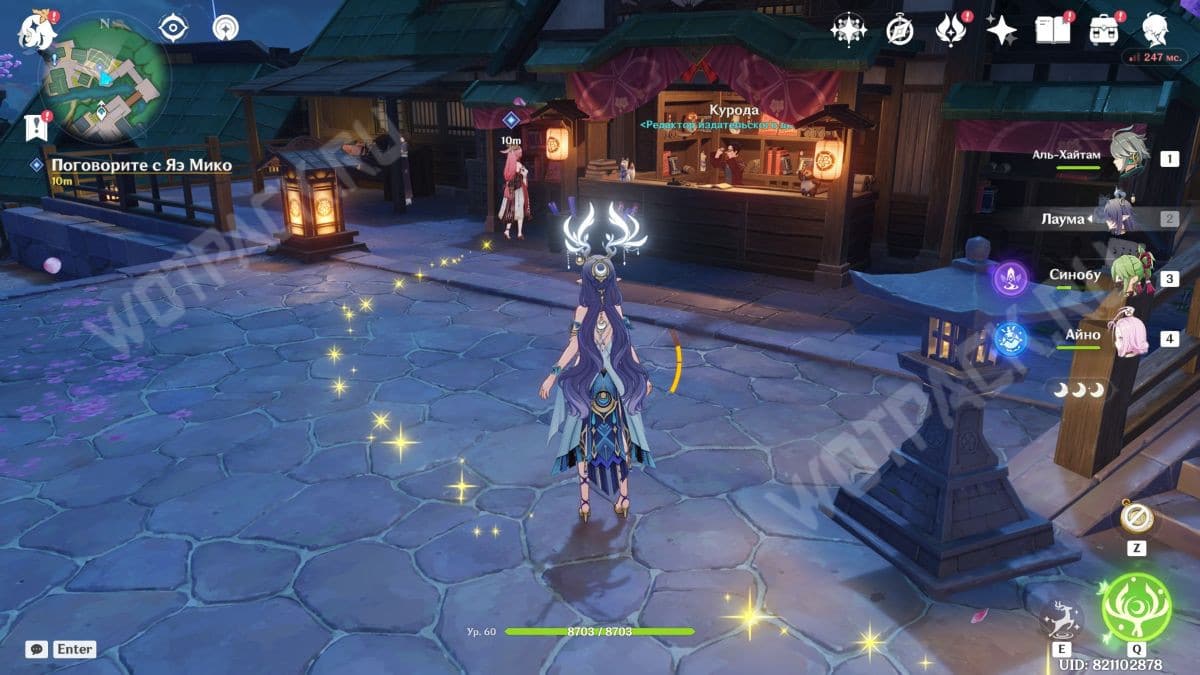Select the tracked quest "Поговорите с Яэ Мико"

point(141,165)
